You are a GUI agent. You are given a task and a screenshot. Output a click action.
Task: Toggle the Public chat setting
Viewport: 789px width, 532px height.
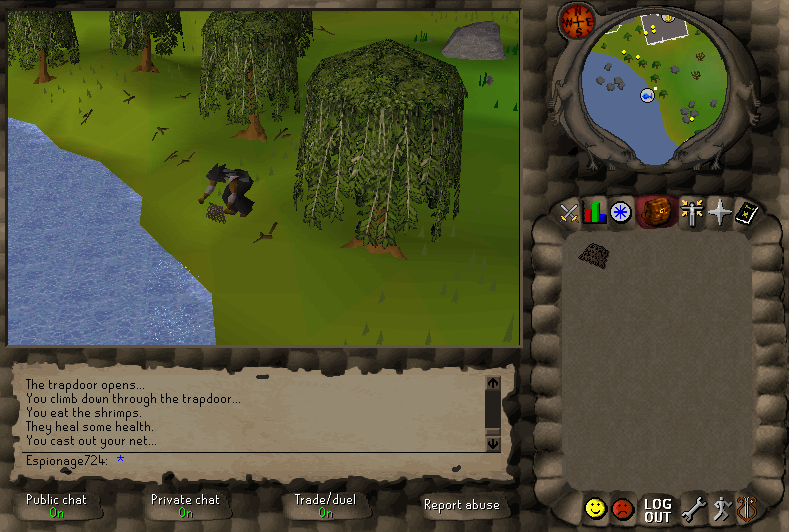coord(56,505)
